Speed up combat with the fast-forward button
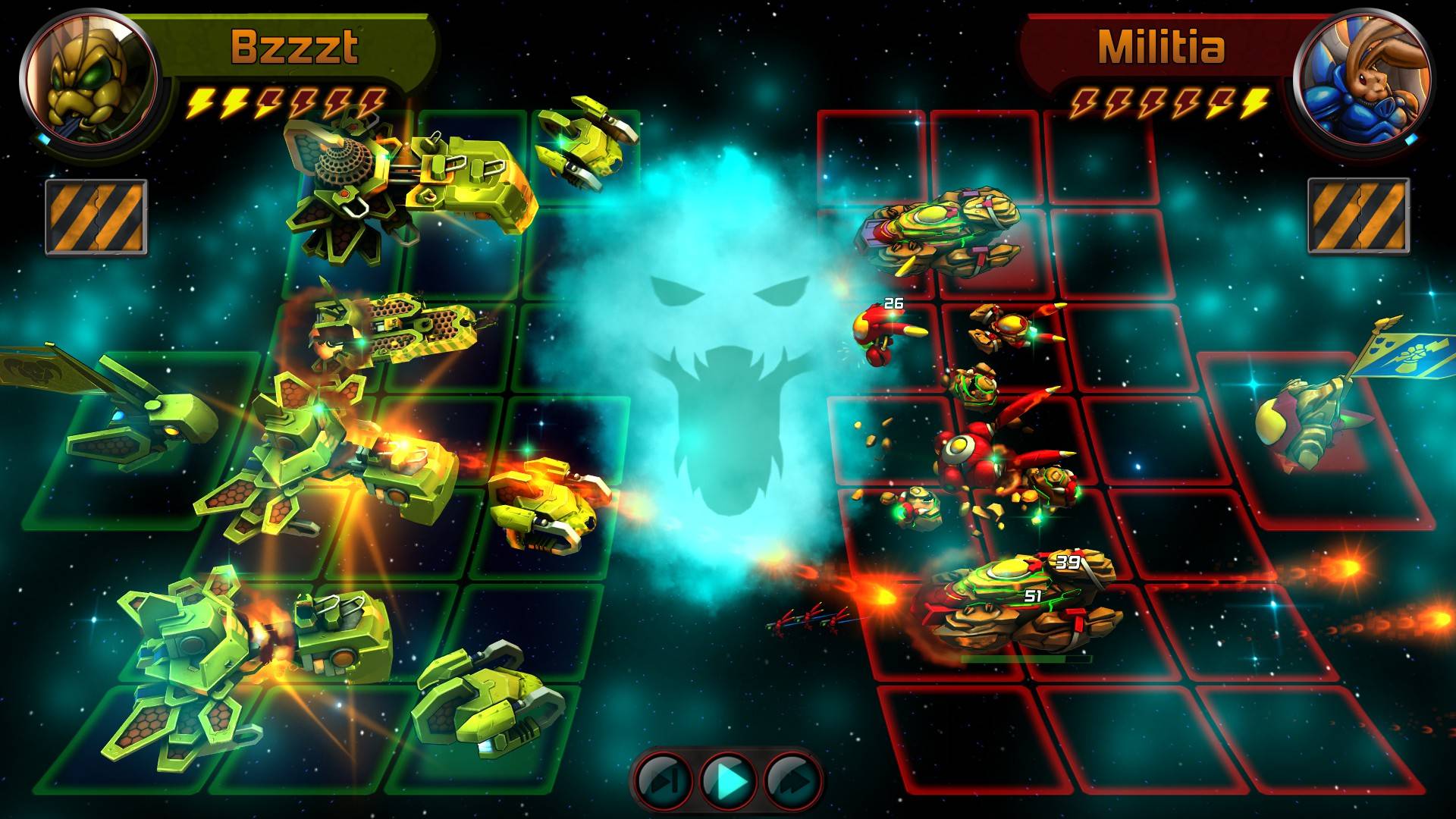This screenshot has width=1456, height=819. click(x=792, y=780)
